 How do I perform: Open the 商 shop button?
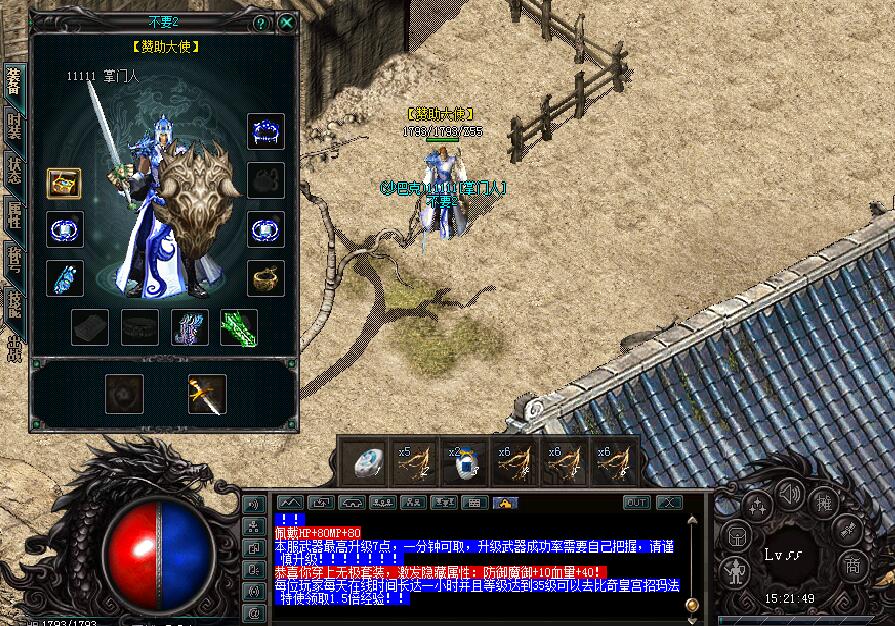[853, 566]
